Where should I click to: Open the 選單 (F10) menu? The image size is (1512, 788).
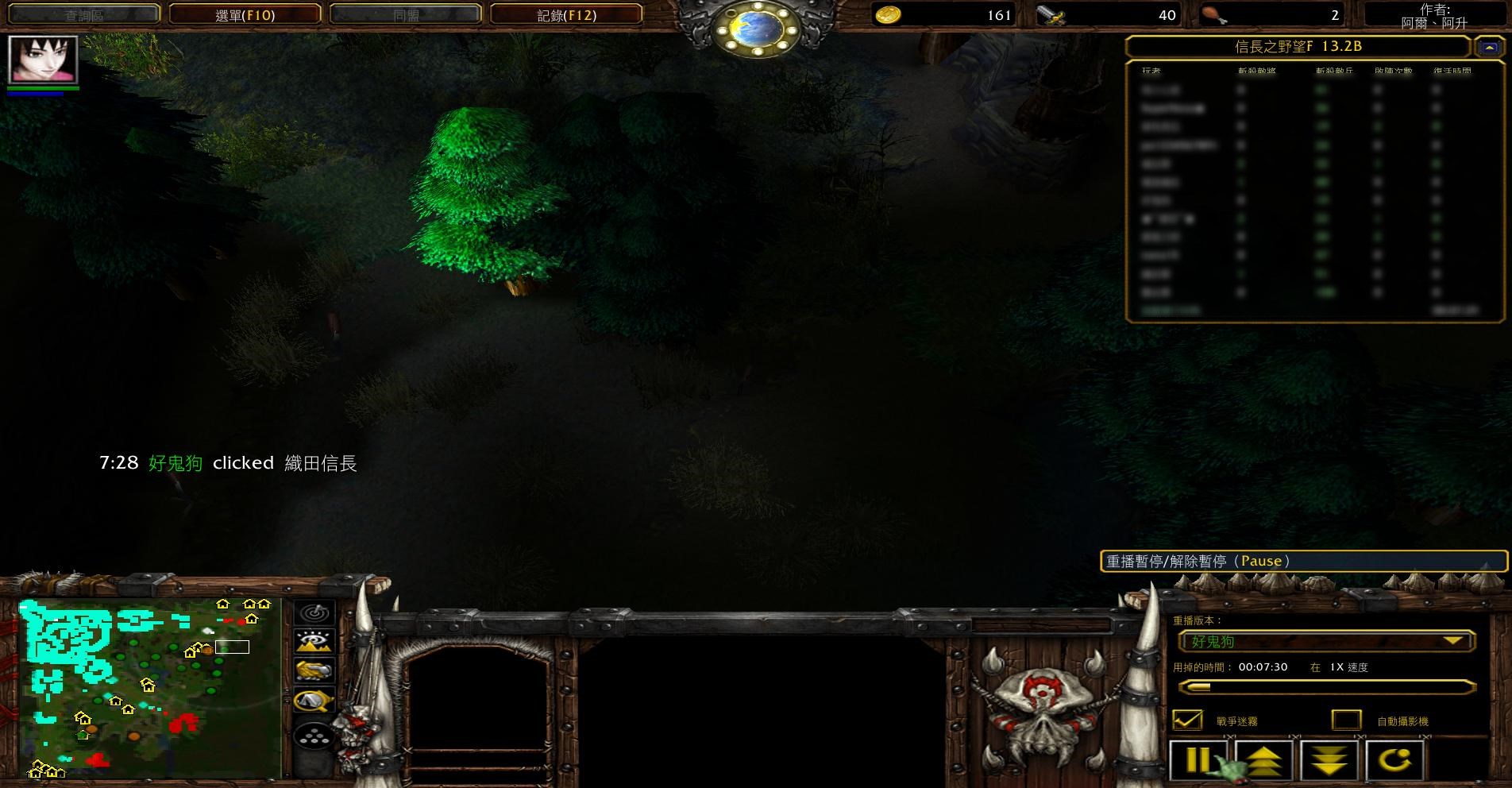tap(245, 14)
